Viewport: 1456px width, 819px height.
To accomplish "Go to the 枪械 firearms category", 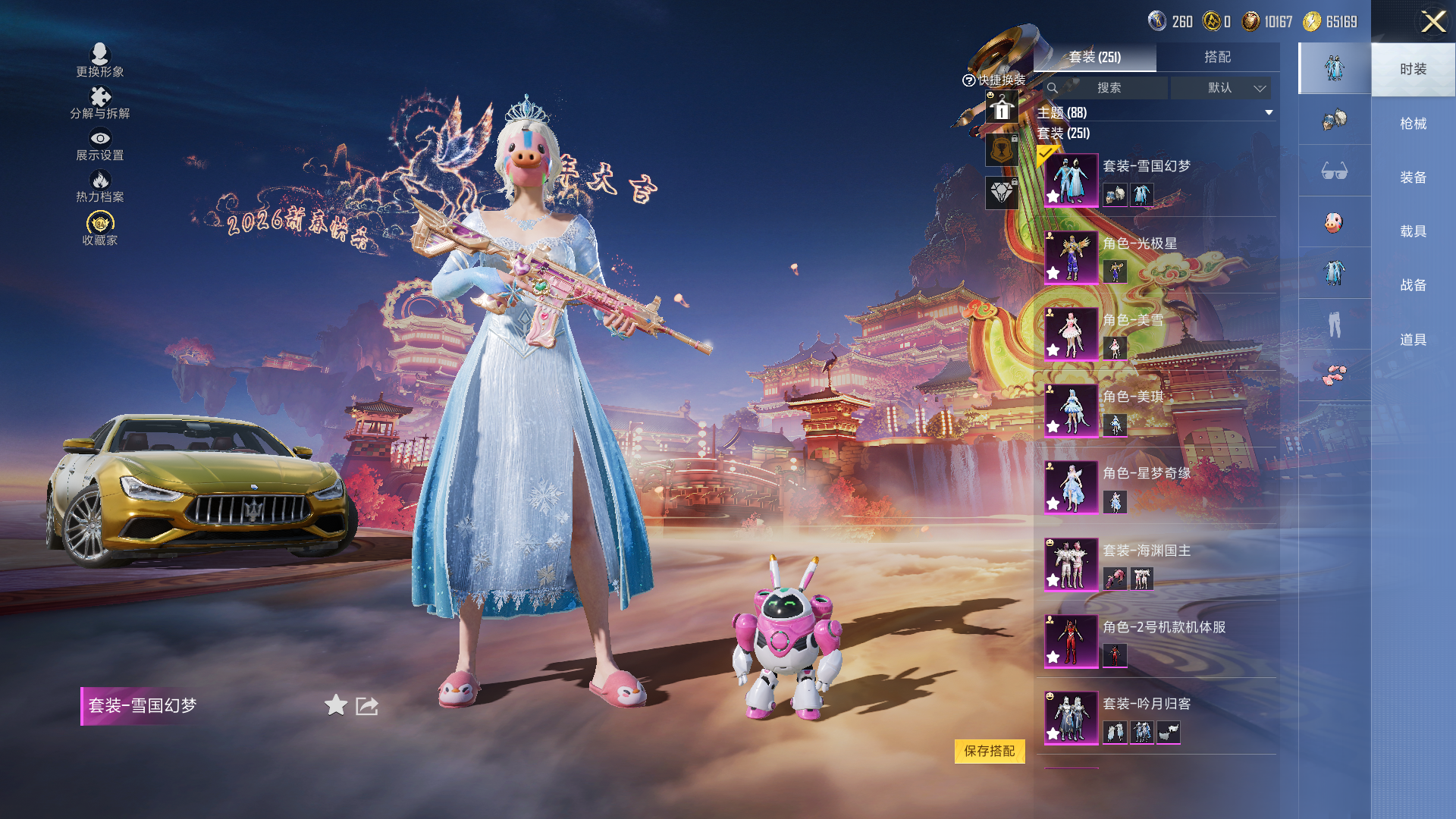I will tap(1413, 124).
